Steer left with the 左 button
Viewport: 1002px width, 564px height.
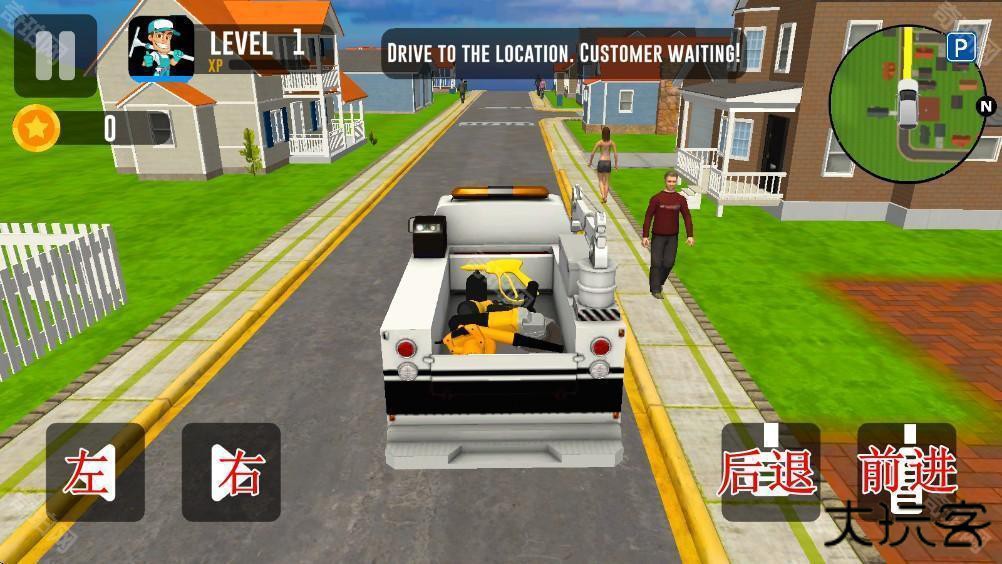coord(95,472)
